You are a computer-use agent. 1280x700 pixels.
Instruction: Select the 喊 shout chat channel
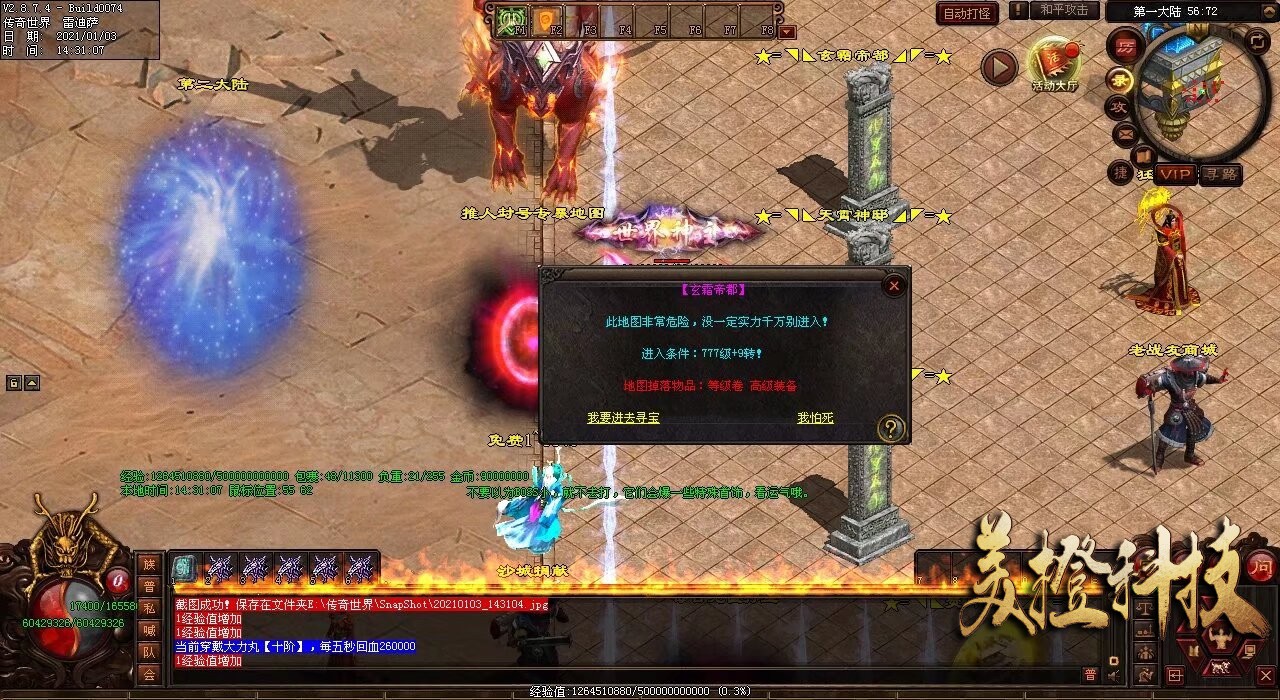[x=149, y=630]
